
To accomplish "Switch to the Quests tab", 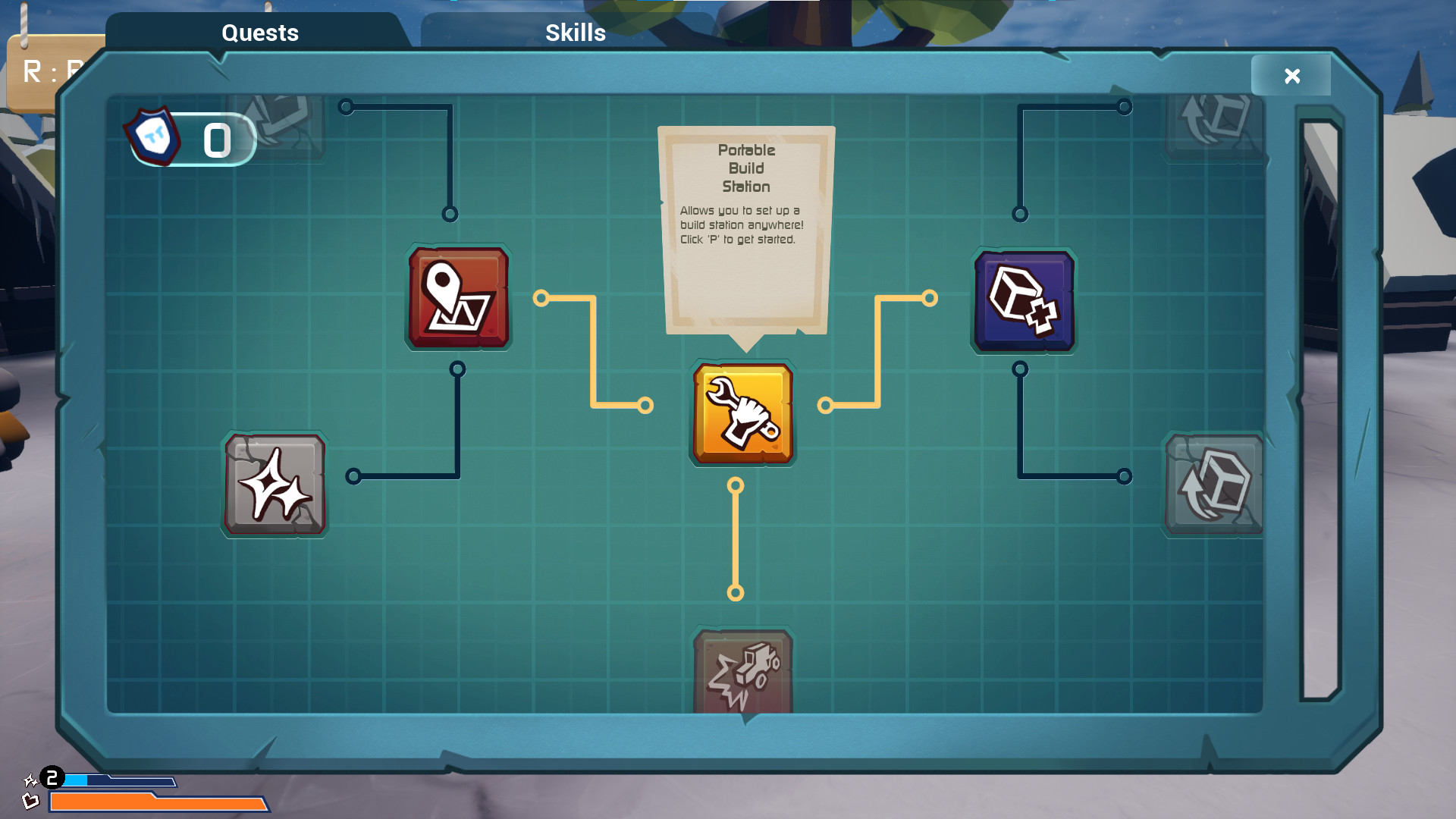I will click(259, 32).
